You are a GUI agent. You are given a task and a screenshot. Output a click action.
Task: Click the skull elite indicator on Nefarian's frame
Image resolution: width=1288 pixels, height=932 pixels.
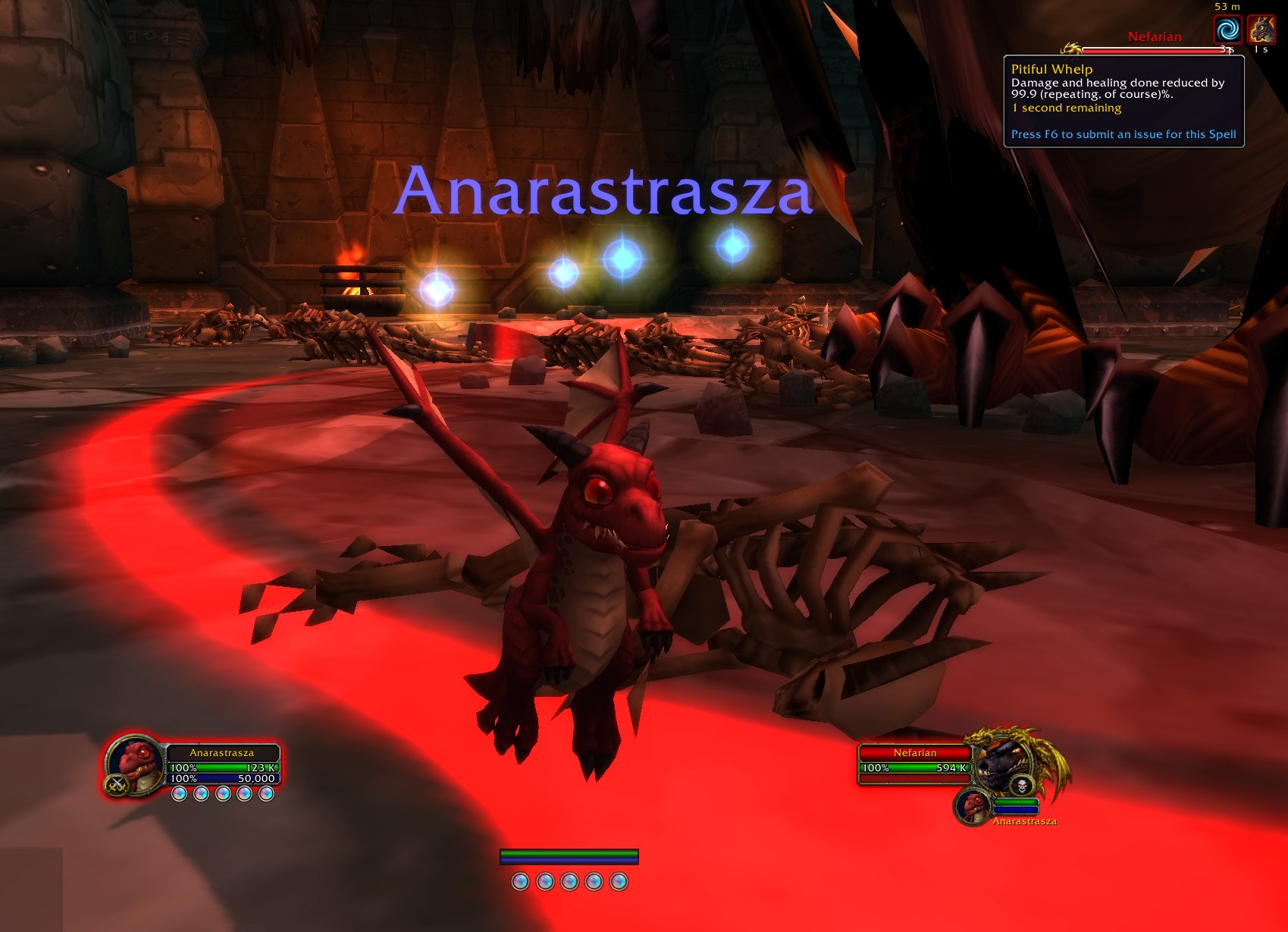[x=1022, y=785]
